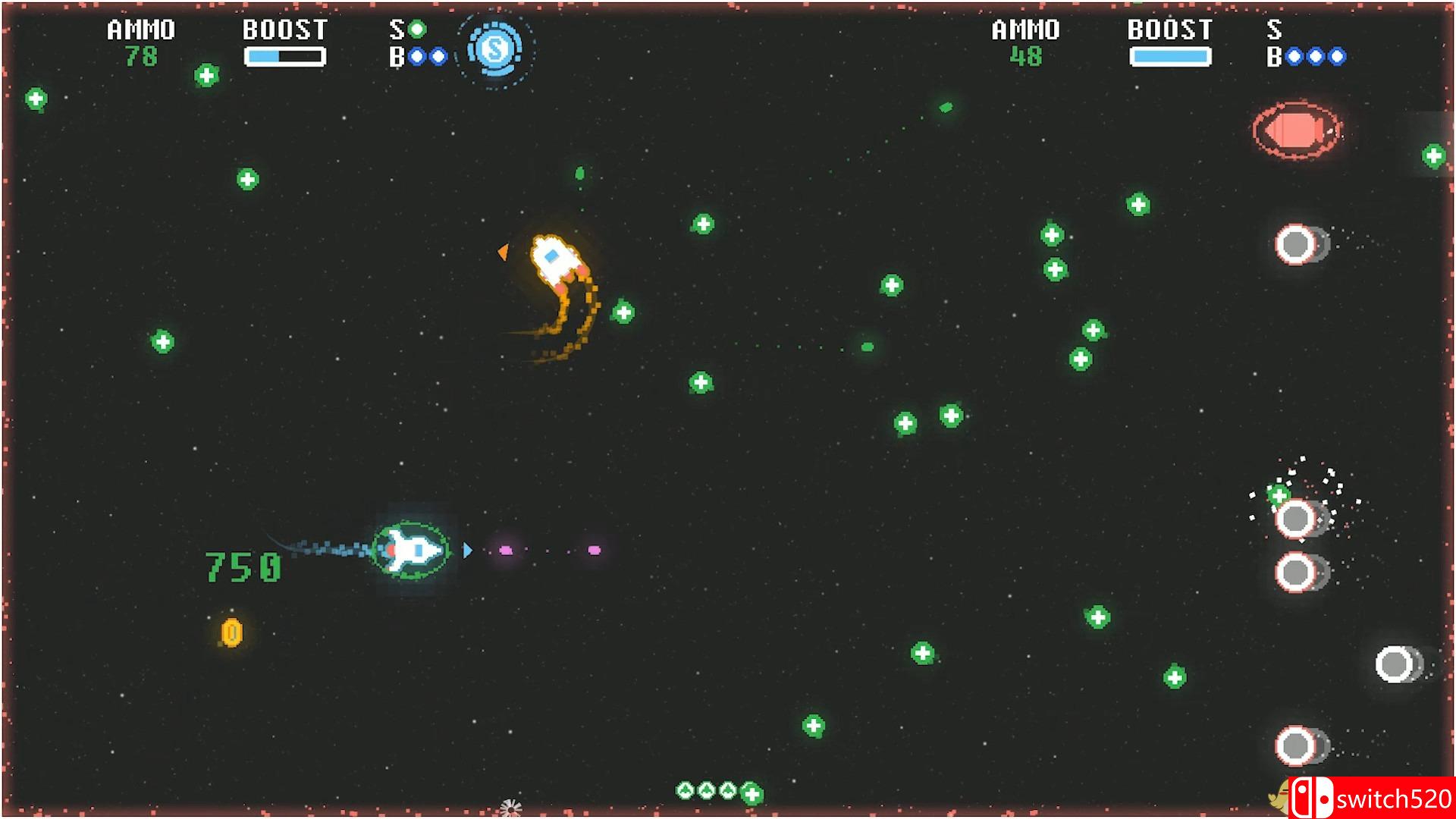1456x819 pixels.
Task: Select the white player ship with green shield ring
Action: pyautogui.click(x=413, y=550)
